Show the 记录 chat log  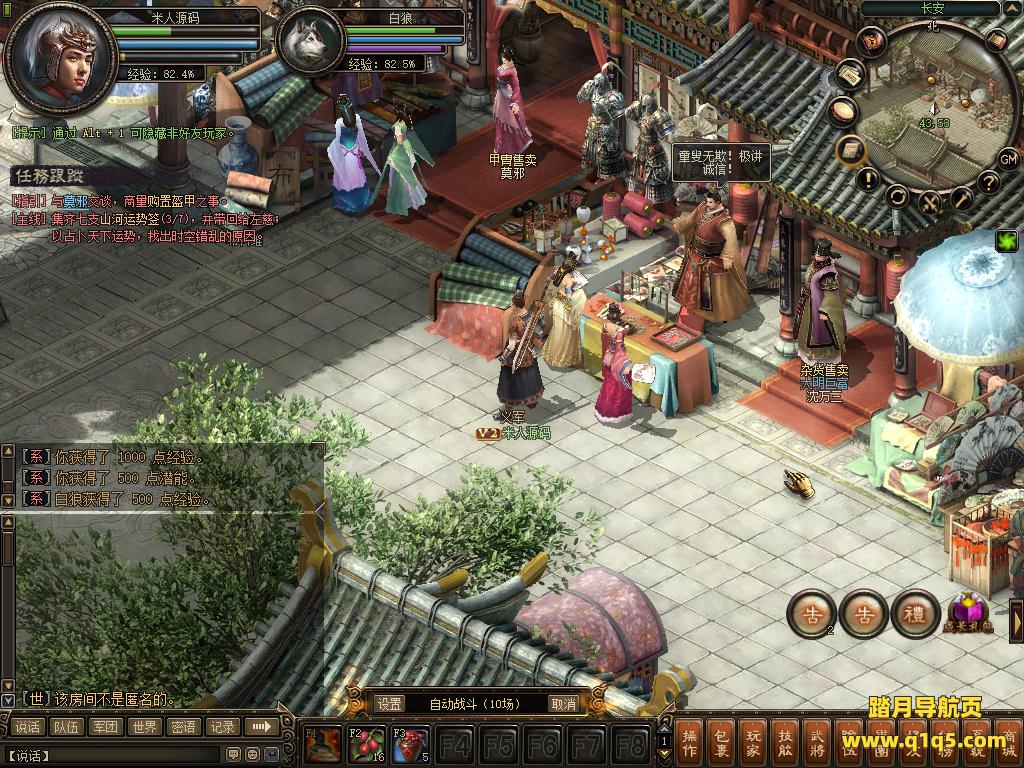click(222, 727)
